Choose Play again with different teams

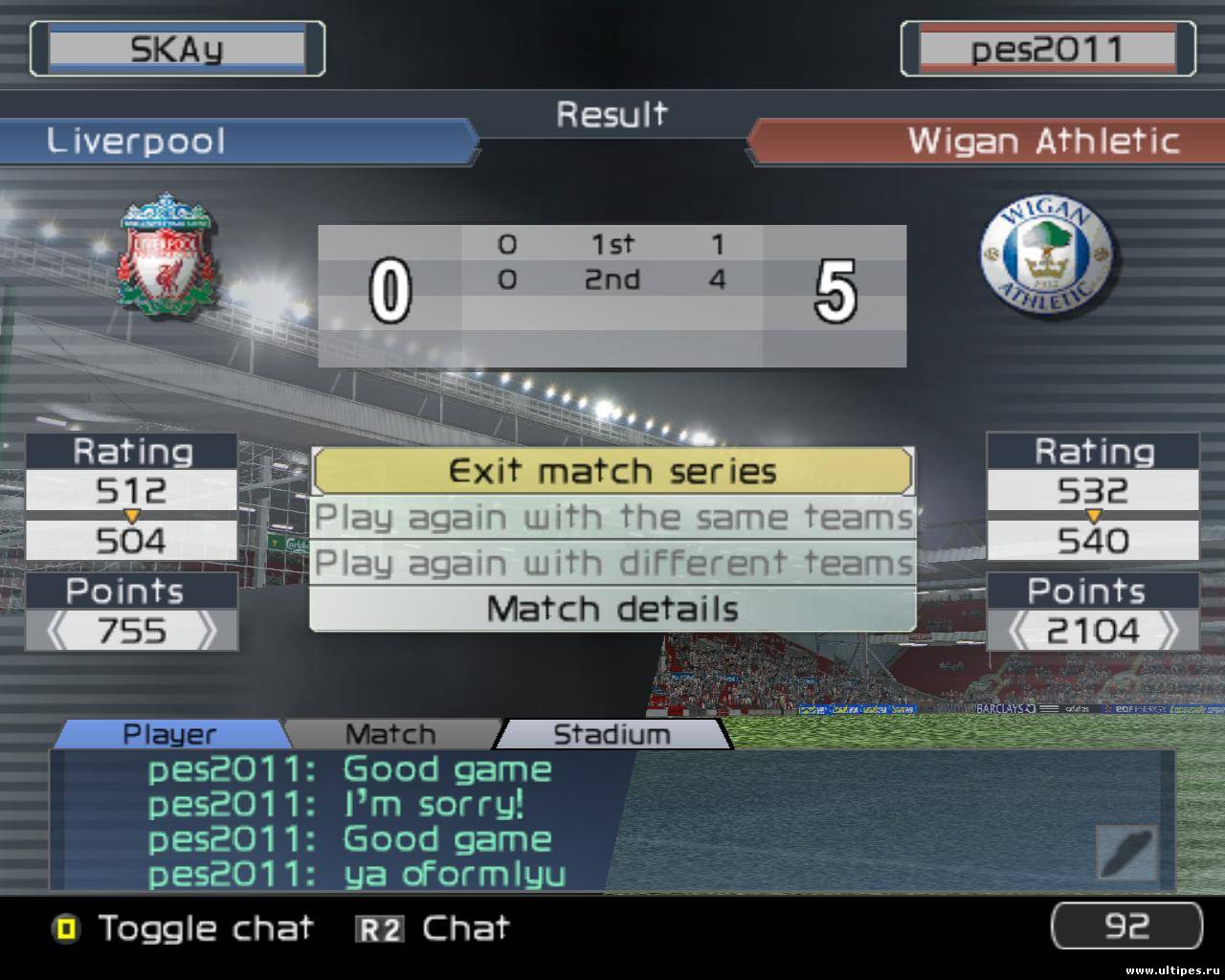(x=612, y=563)
